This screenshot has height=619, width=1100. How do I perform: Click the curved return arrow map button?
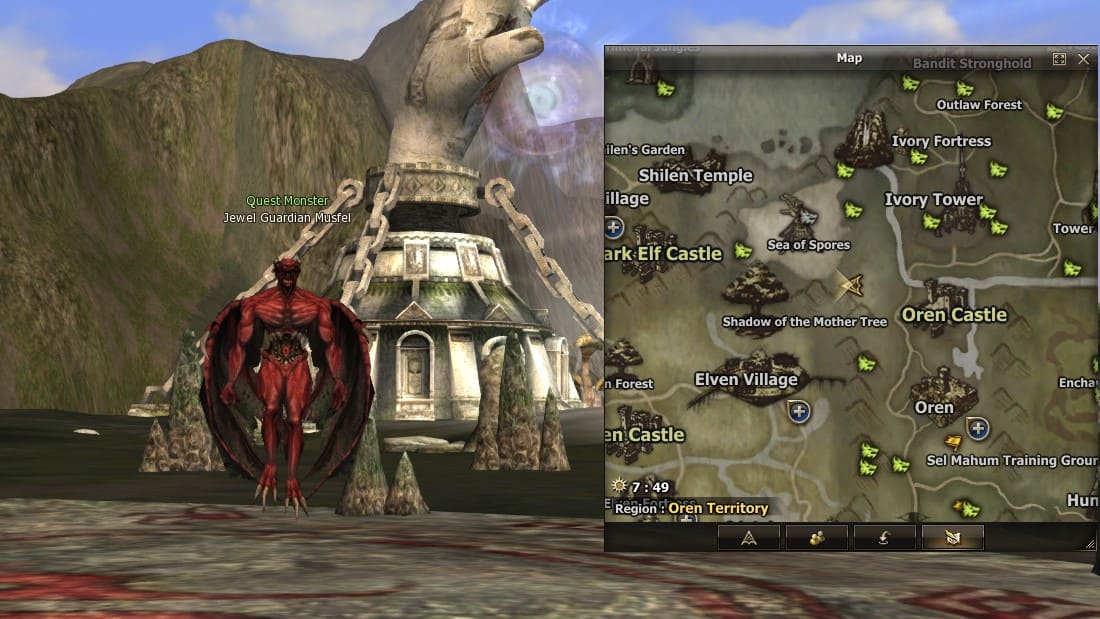click(885, 537)
